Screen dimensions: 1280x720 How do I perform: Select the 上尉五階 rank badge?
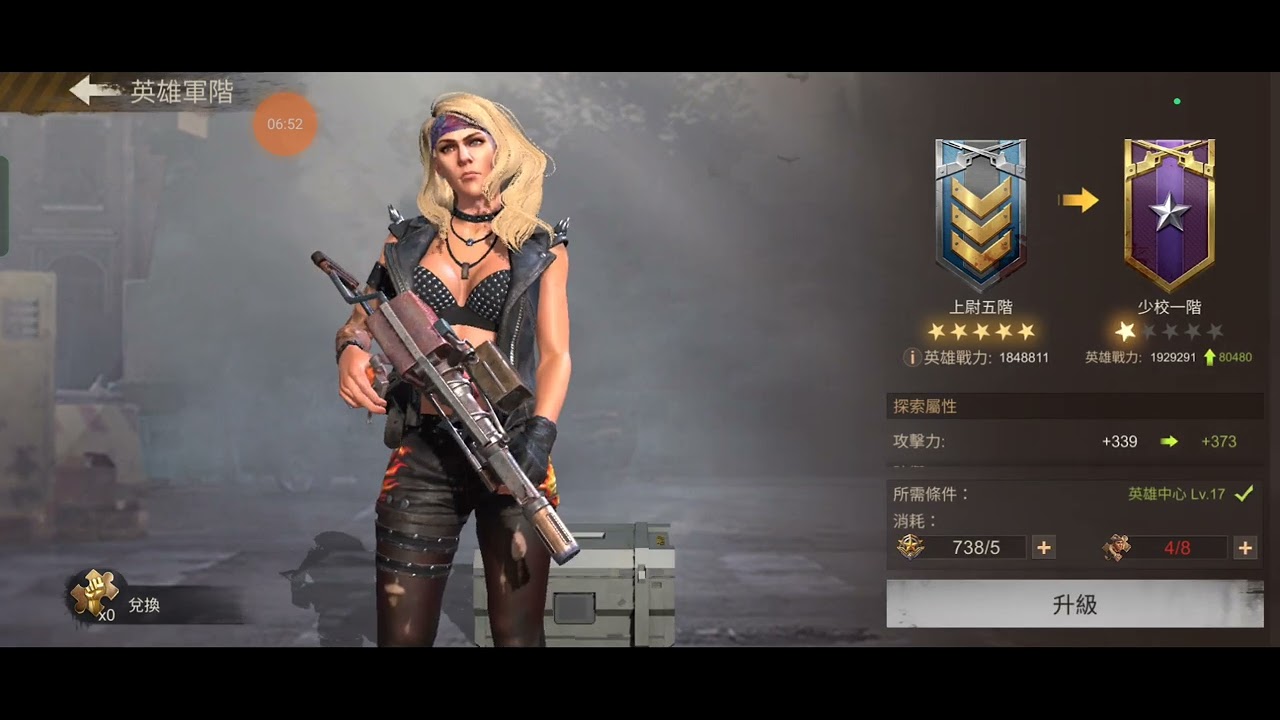[980, 214]
